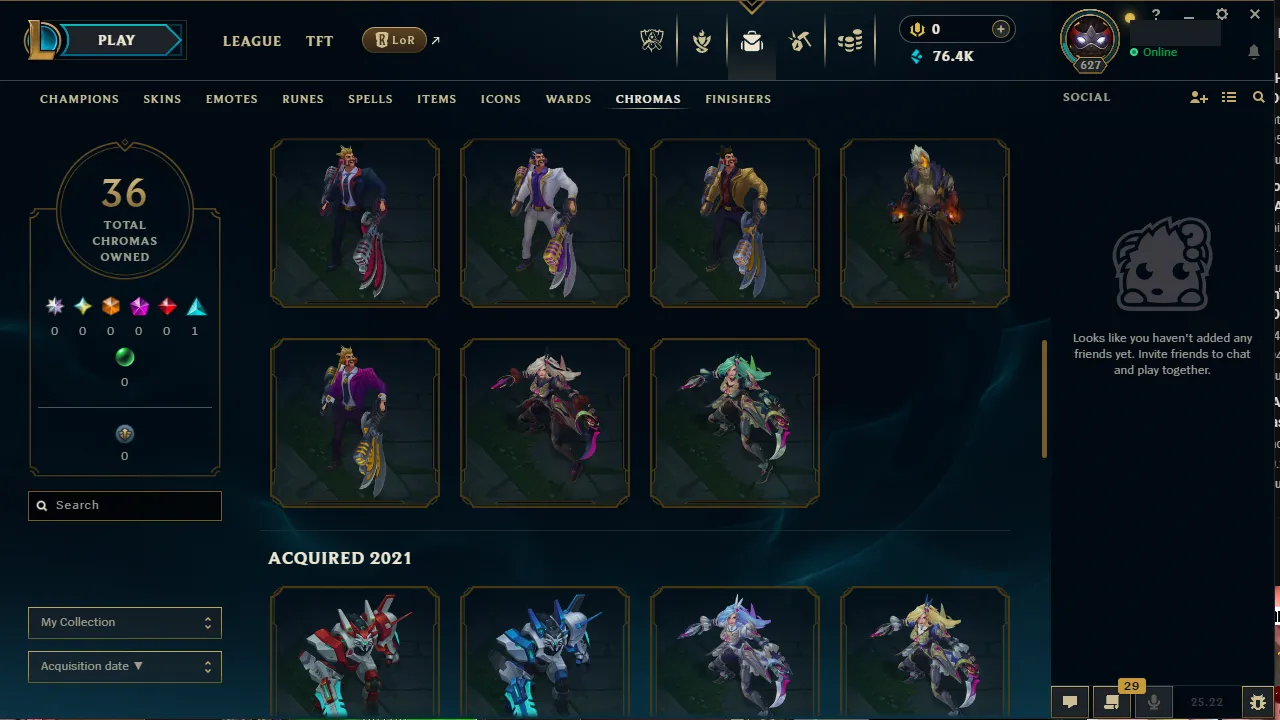Toggle the notifications bell
The width and height of the screenshot is (1280, 720).
click(1254, 52)
